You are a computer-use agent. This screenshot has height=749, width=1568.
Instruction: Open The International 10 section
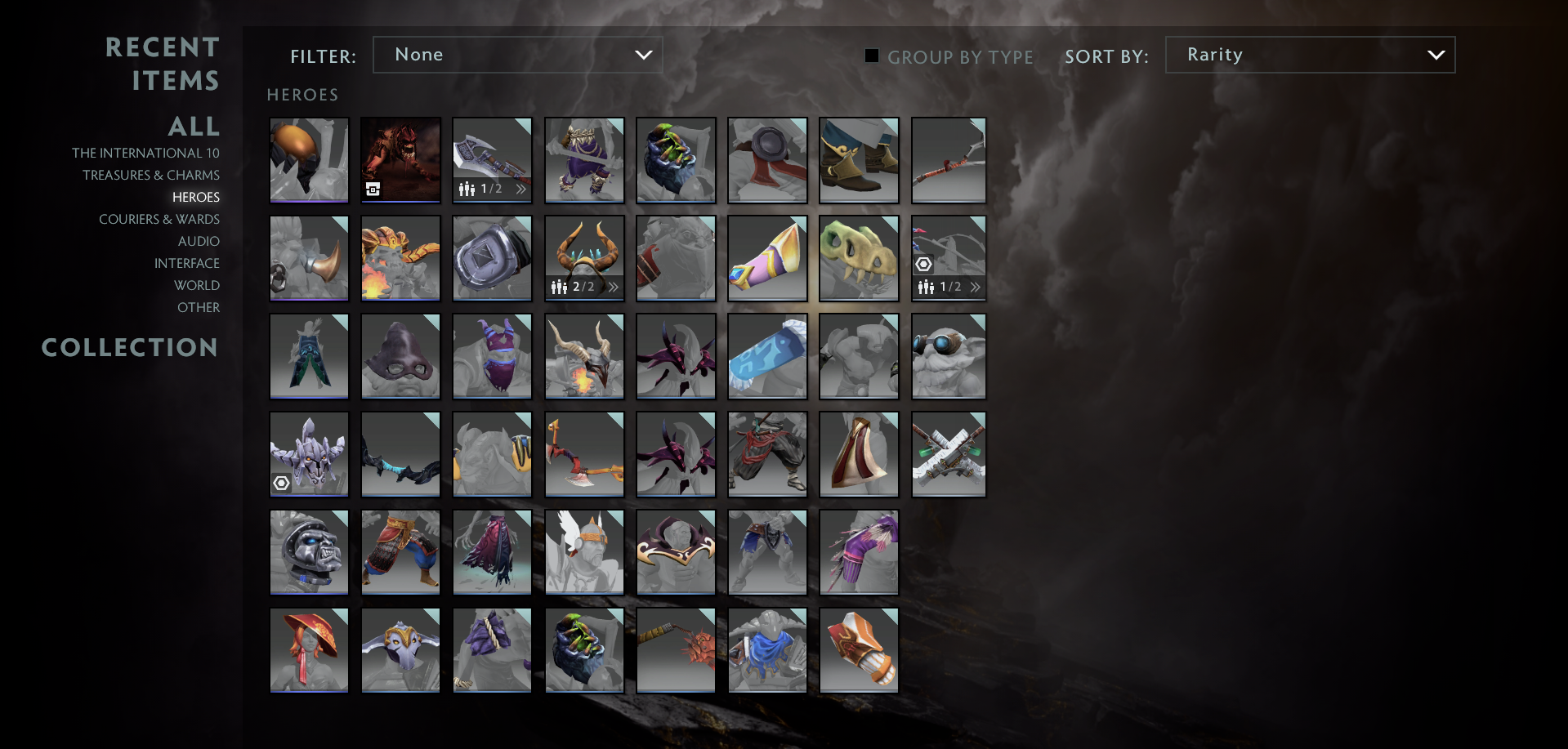pos(147,153)
